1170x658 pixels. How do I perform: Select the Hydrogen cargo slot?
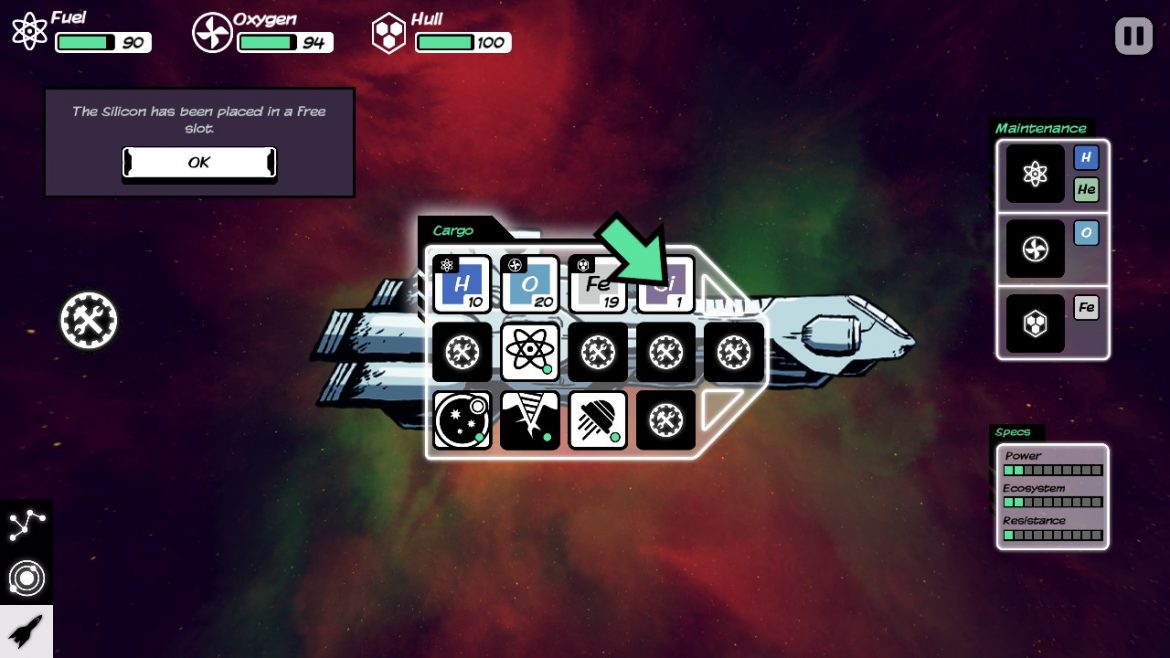[x=461, y=284]
